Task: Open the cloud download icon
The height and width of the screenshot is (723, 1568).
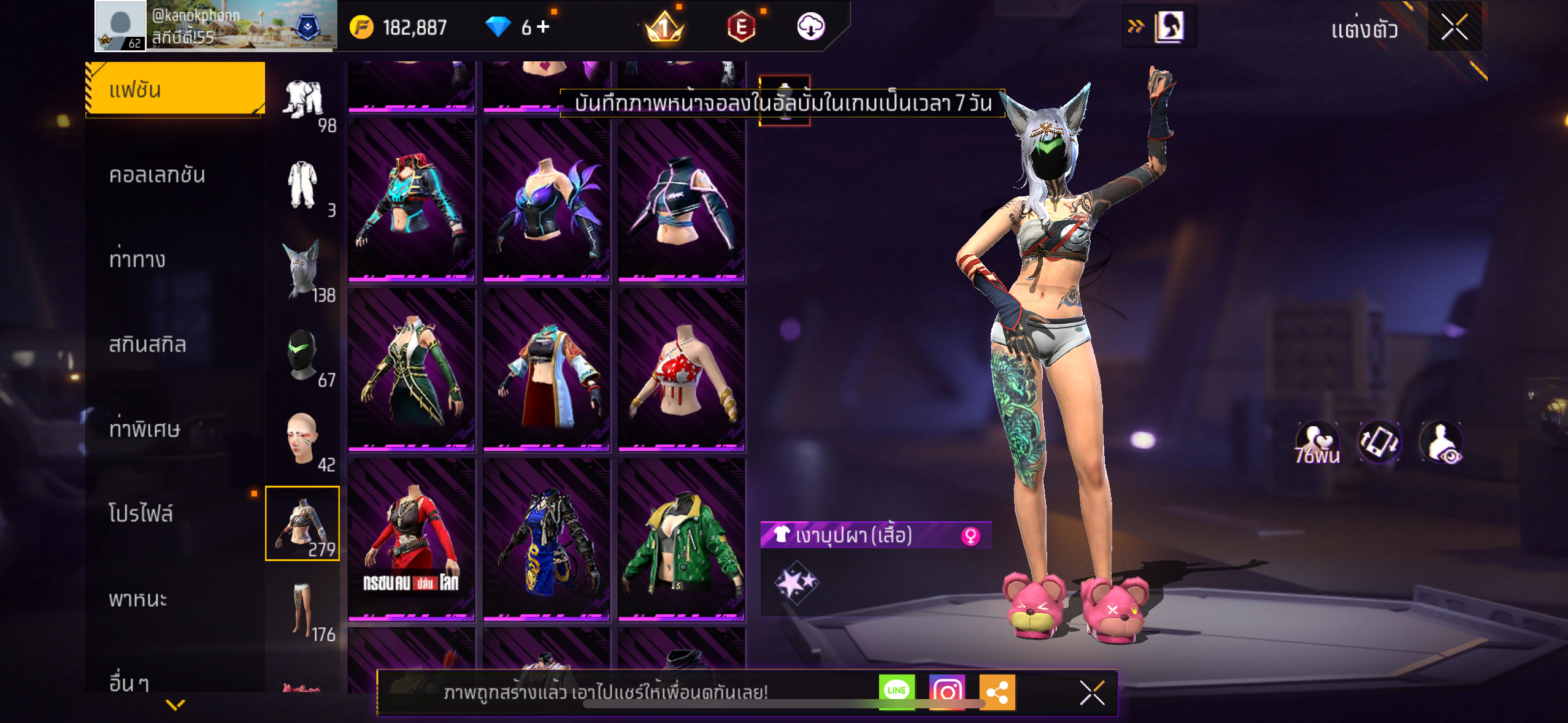Action: click(x=810, y=27)
